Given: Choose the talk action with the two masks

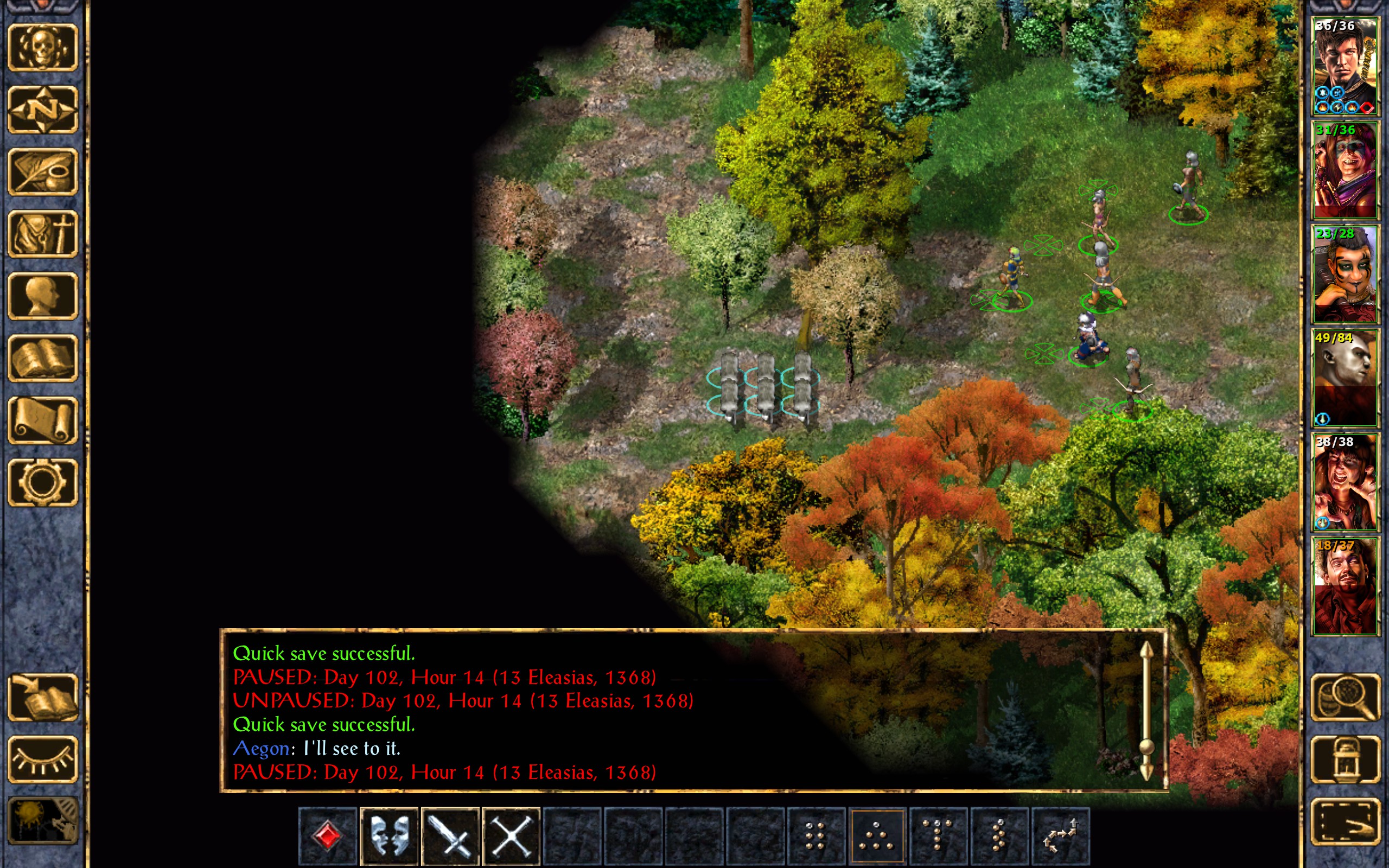Looking at the screenshot, I should [x=389, y=836].
